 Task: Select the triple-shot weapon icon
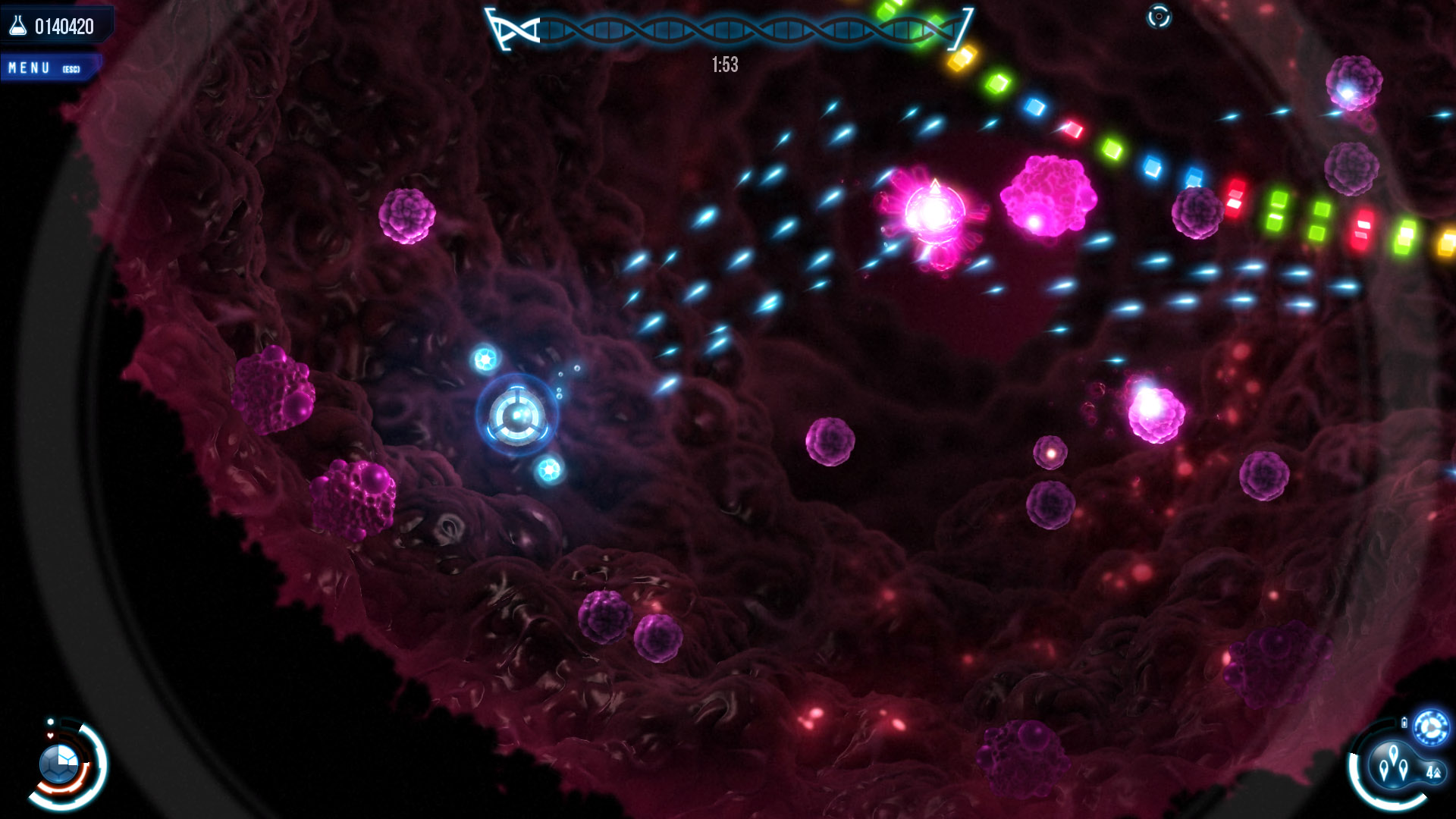(x=1395, y=763)
